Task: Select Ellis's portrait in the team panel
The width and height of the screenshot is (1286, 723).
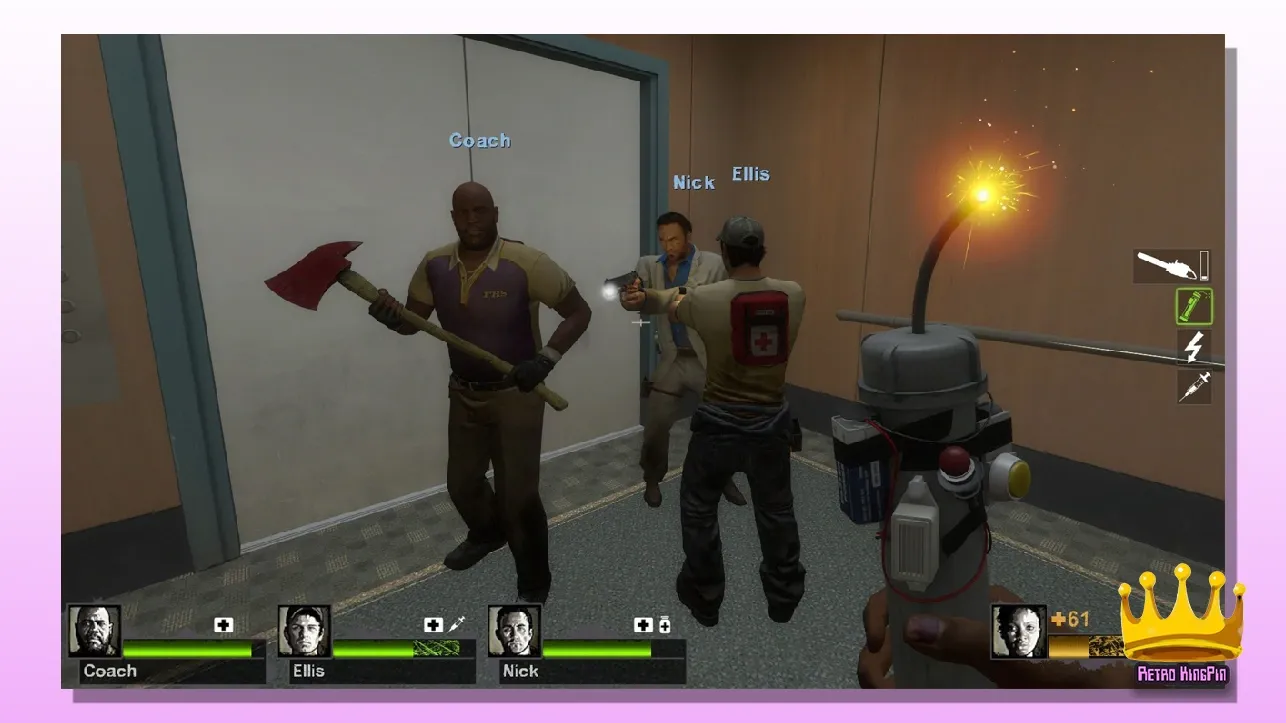Action: point(304,631)
